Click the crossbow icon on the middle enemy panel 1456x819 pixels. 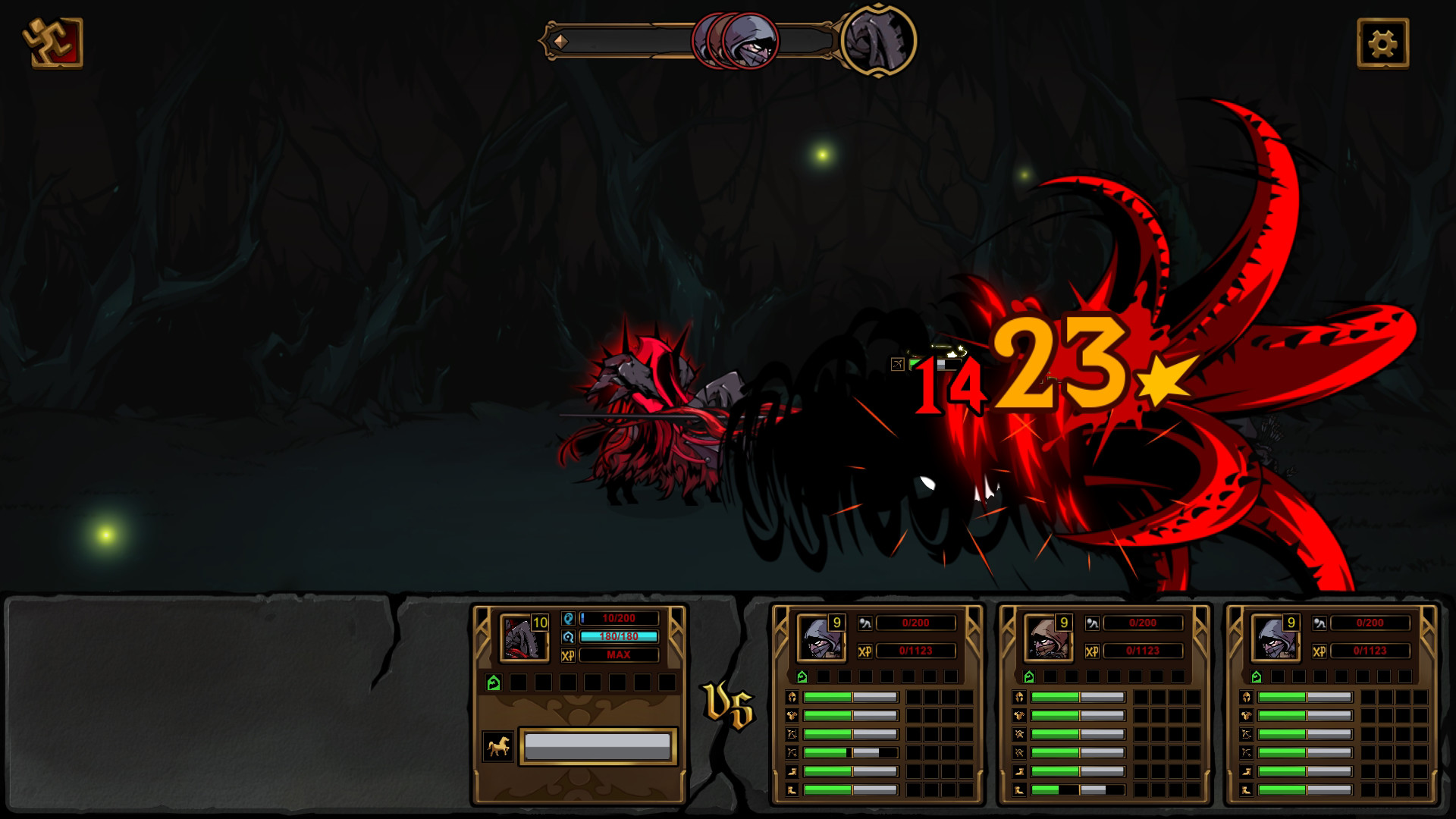coord(1019,752)
